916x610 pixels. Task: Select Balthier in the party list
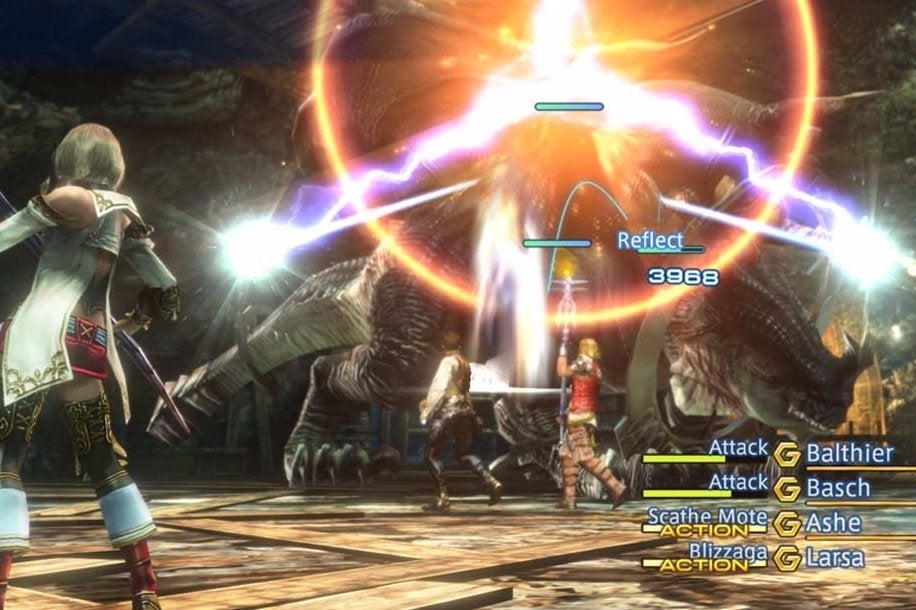tap(850, 453)
